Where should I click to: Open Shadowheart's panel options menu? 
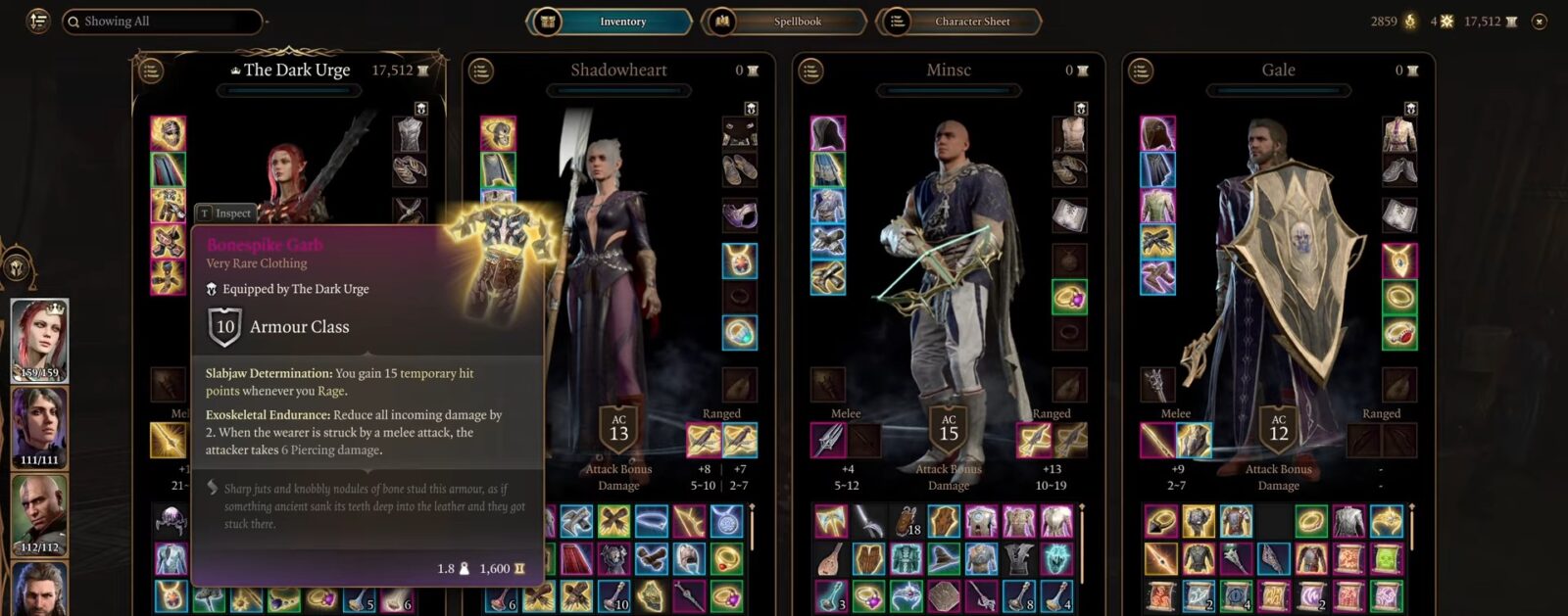480,71
